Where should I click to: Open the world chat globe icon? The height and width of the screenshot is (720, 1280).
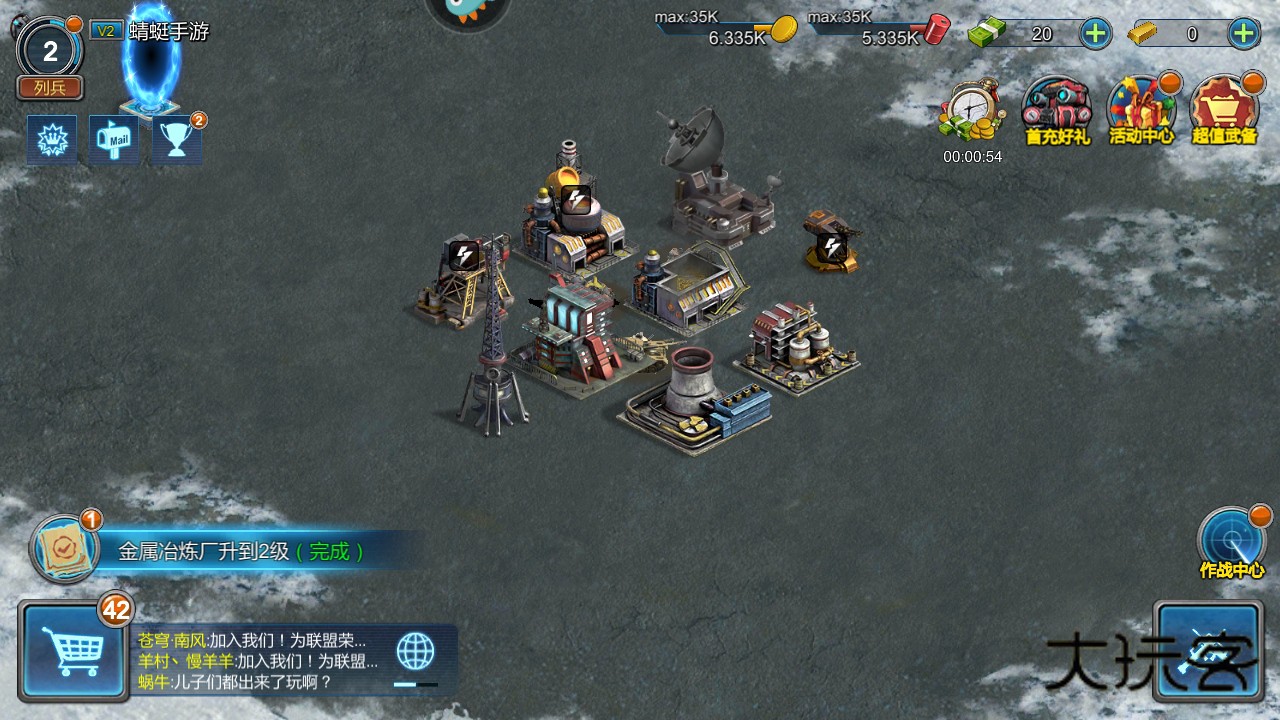coord(415,651)
